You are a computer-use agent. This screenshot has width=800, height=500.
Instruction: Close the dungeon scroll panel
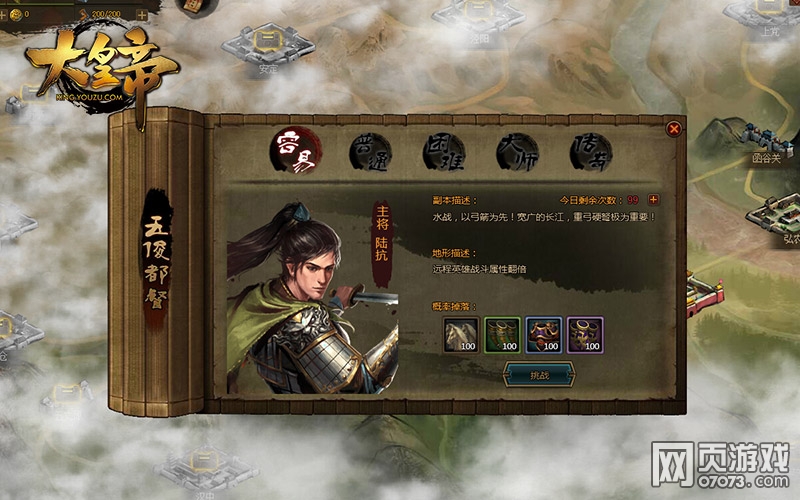674,128
